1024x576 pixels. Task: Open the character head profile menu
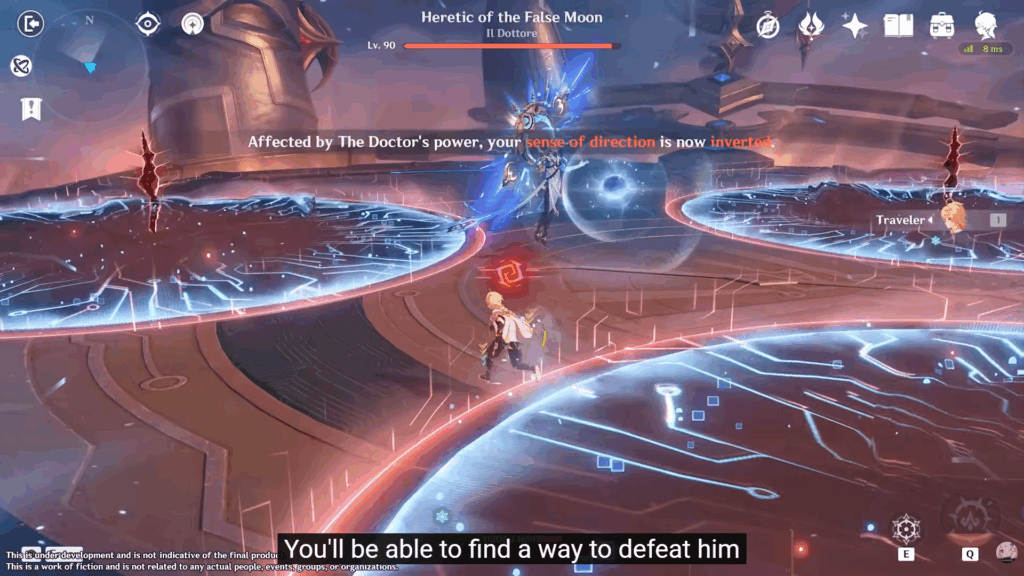point(986,26)
